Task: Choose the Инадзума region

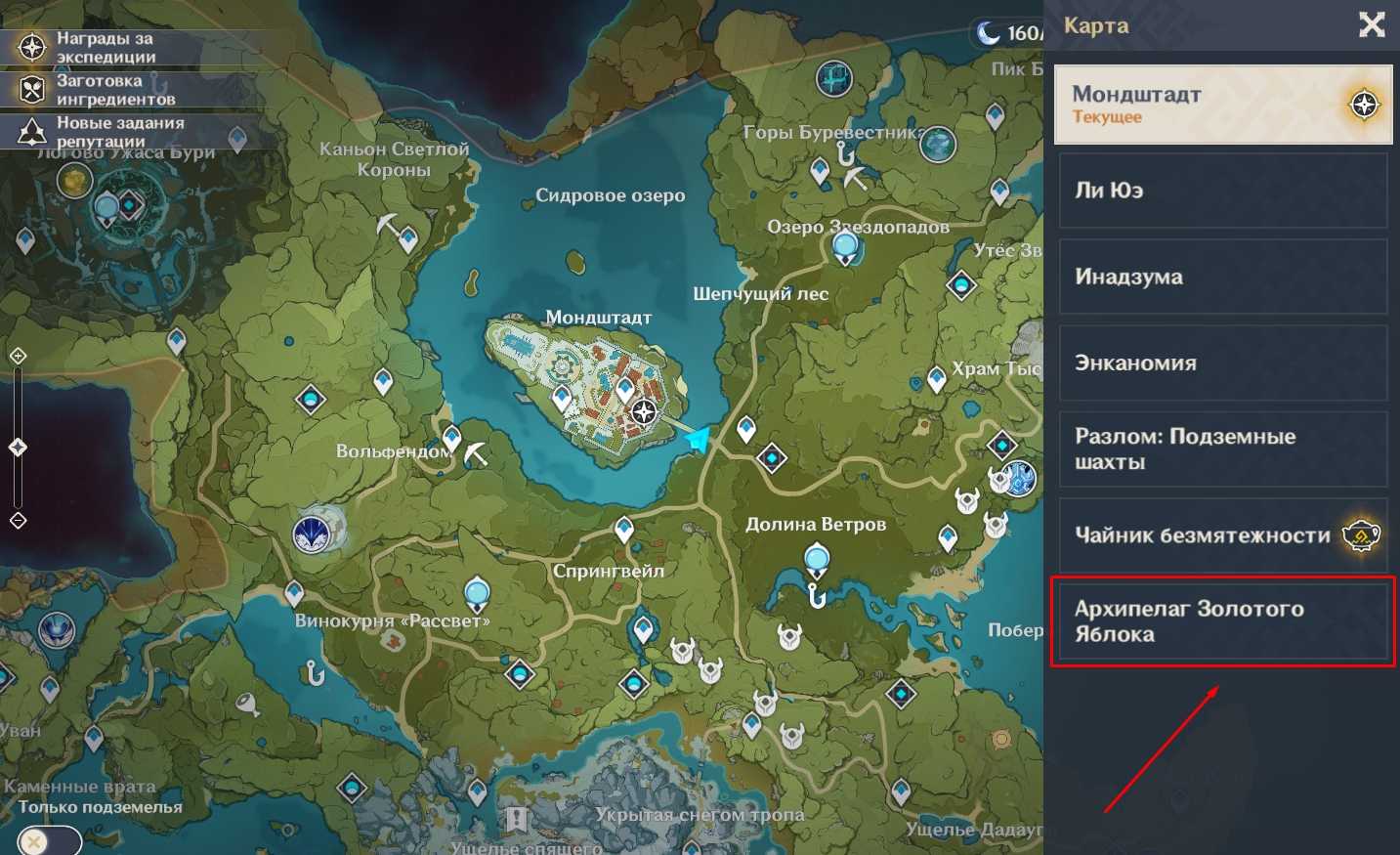Action: [1223, 277]
